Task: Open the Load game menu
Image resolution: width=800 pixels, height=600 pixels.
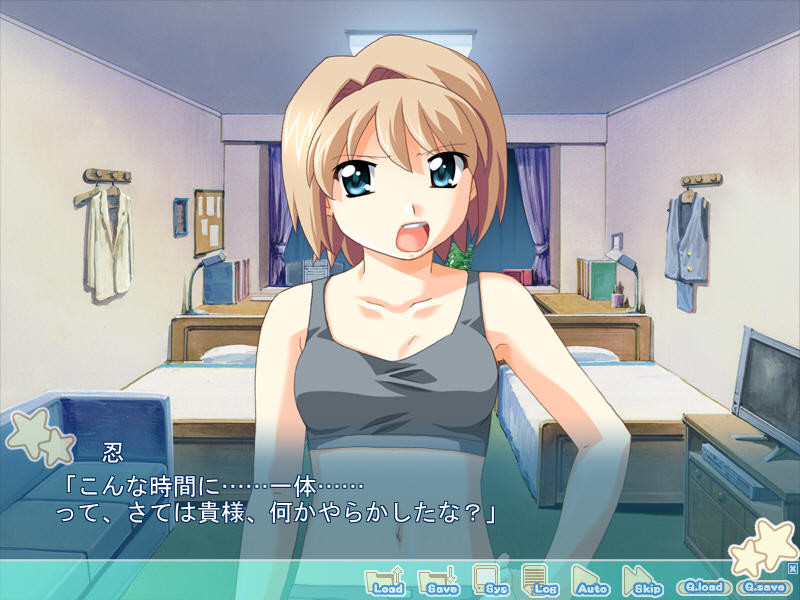Action: point(385,581)
